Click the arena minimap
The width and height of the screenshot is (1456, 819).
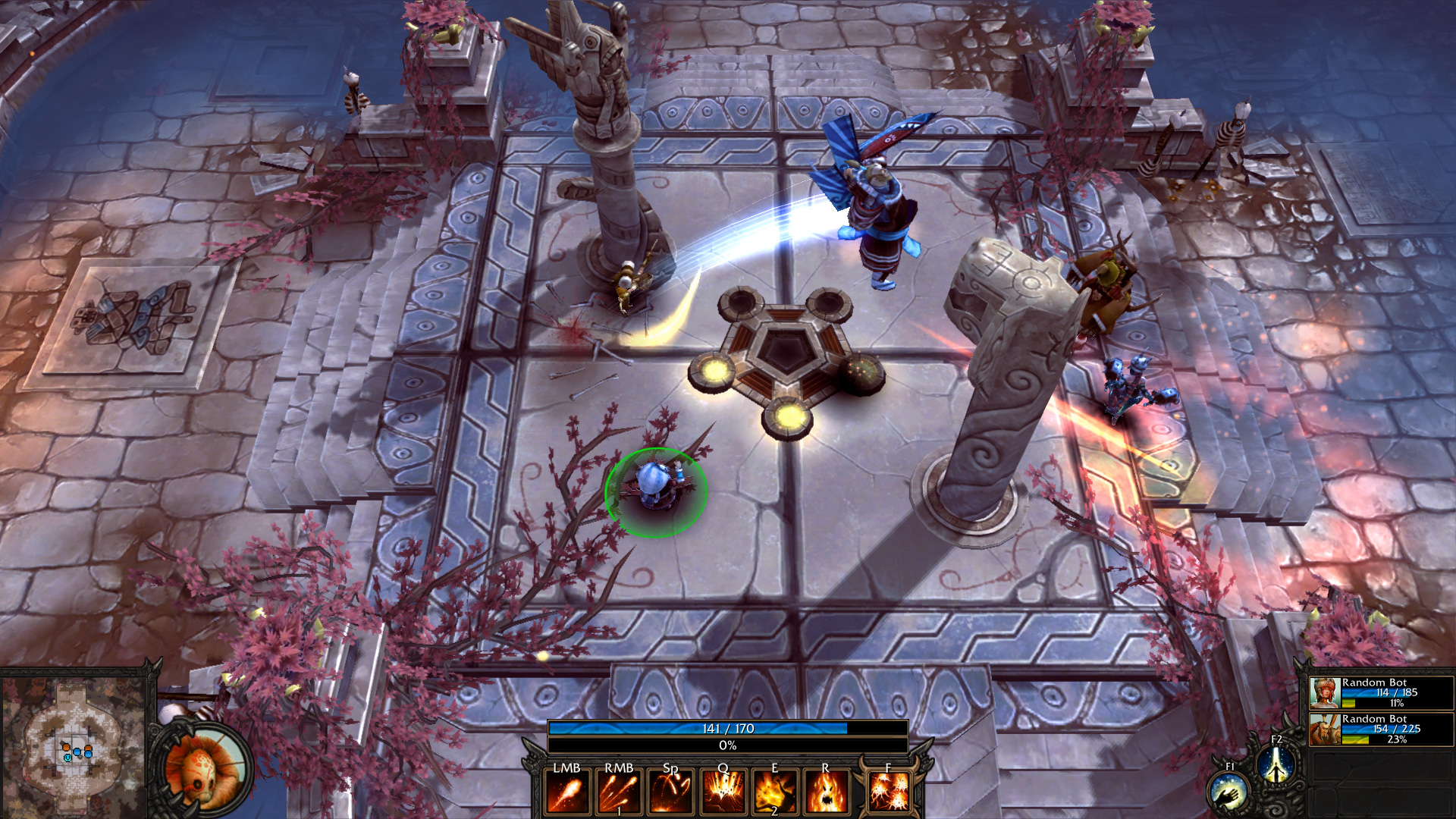click(x=74, y=747)
